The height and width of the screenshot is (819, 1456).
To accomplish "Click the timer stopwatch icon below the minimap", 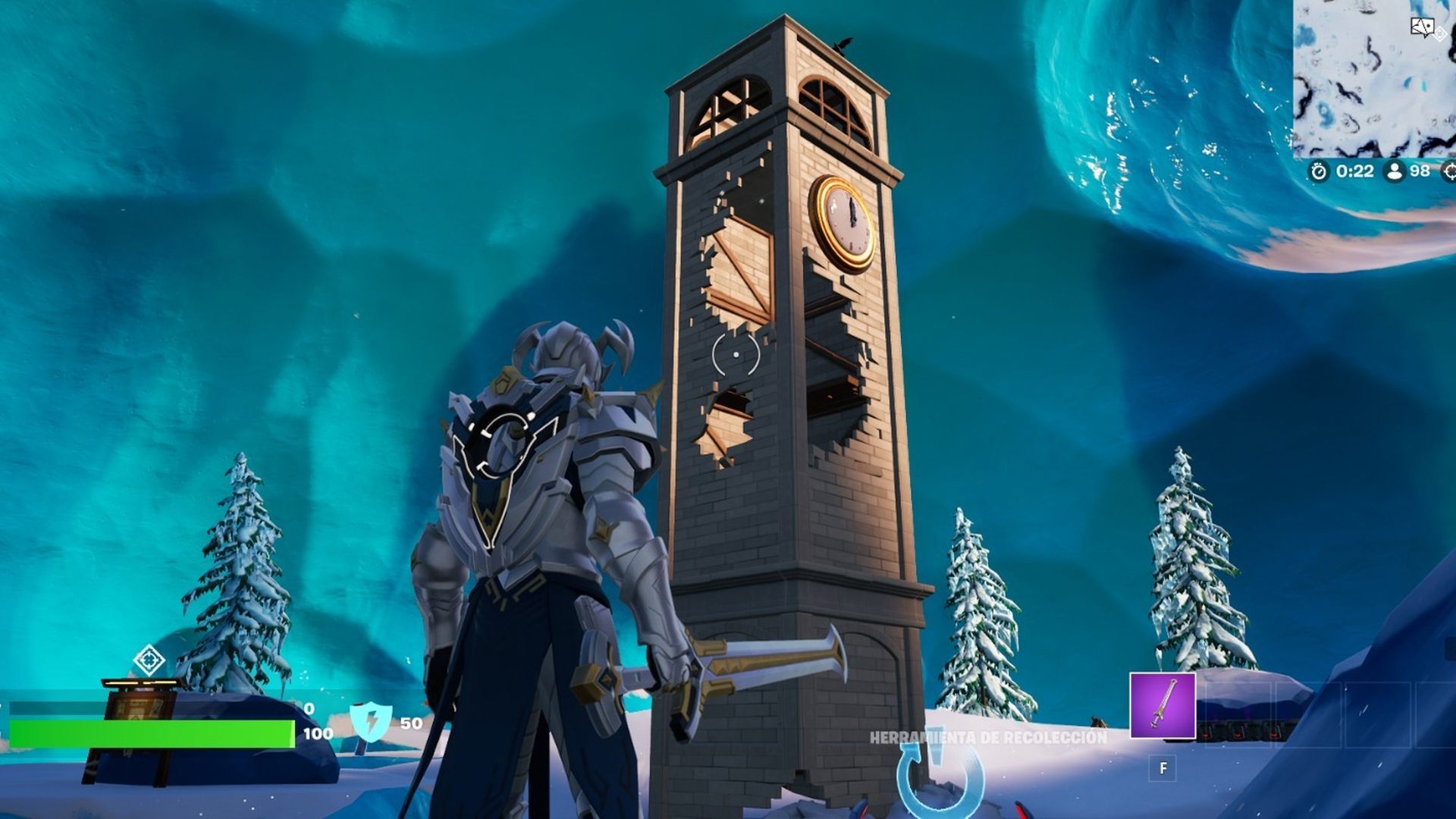I will [x=1318, y=171].
